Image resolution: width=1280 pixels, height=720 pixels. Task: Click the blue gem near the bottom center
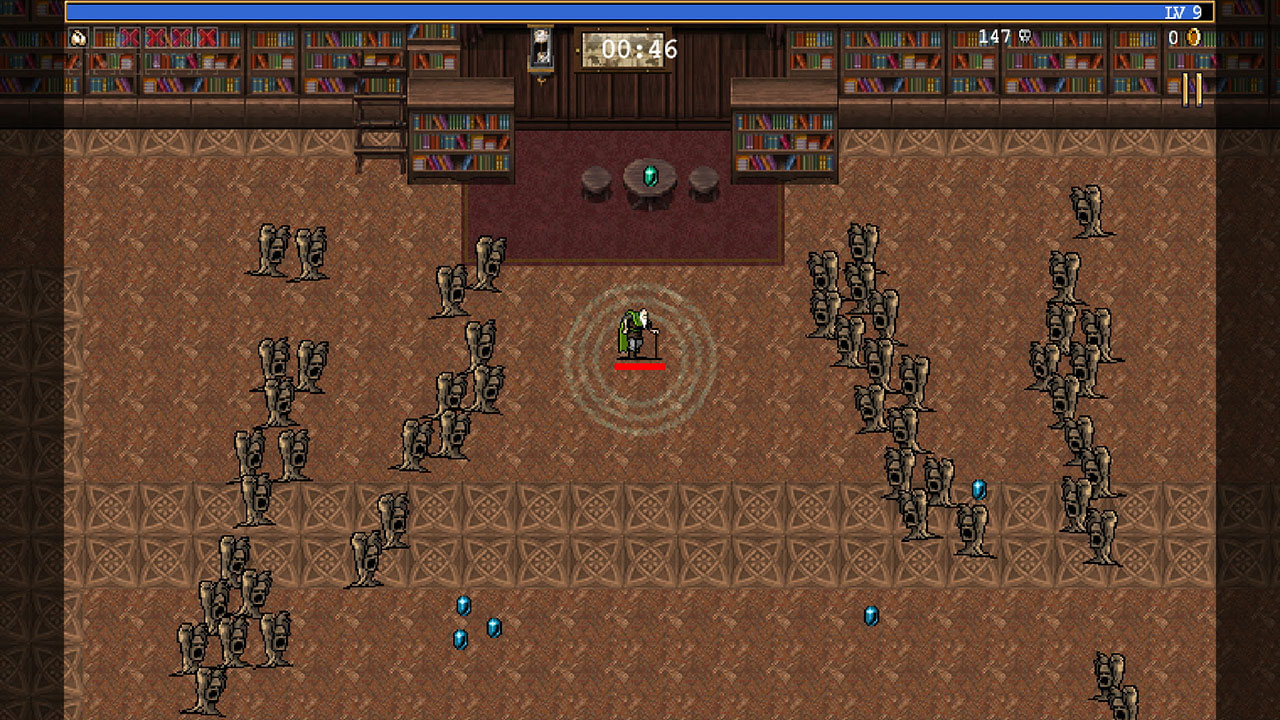pos(463,605)
